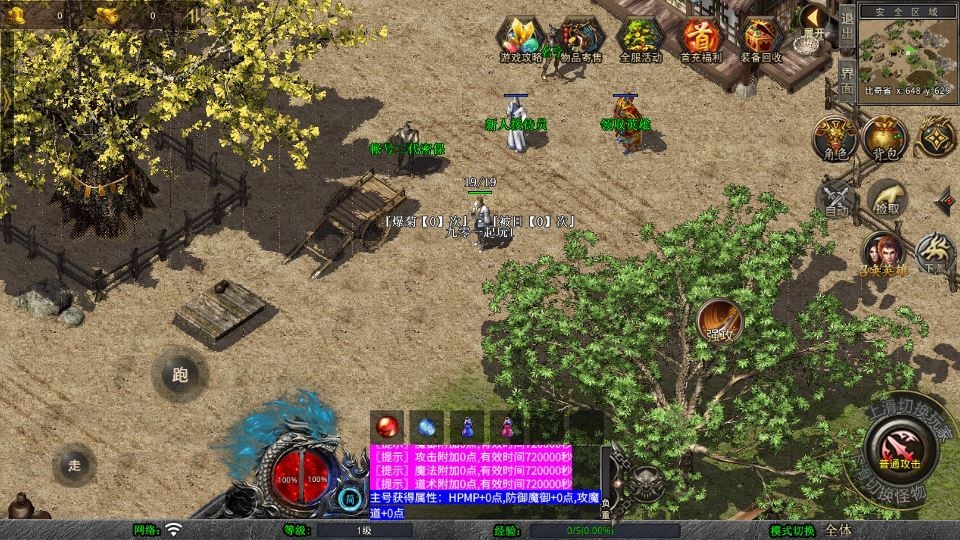Open the 装备回收 equipment recycling chest
Screen dimensions: 960x540
coord(760,39)
